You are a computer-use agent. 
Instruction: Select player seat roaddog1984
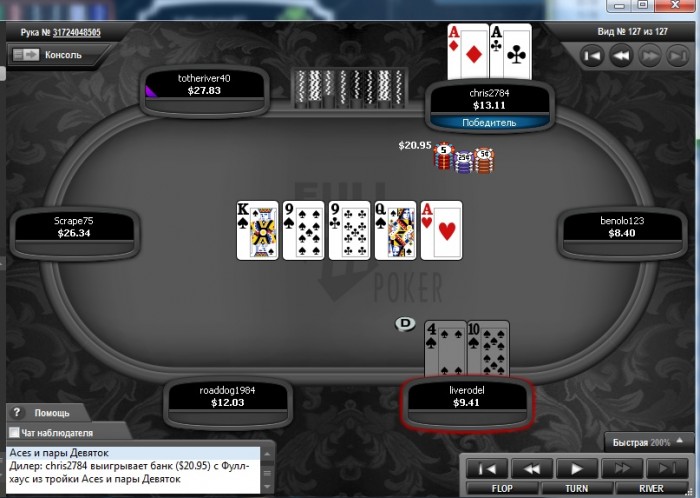pos(230,397)
